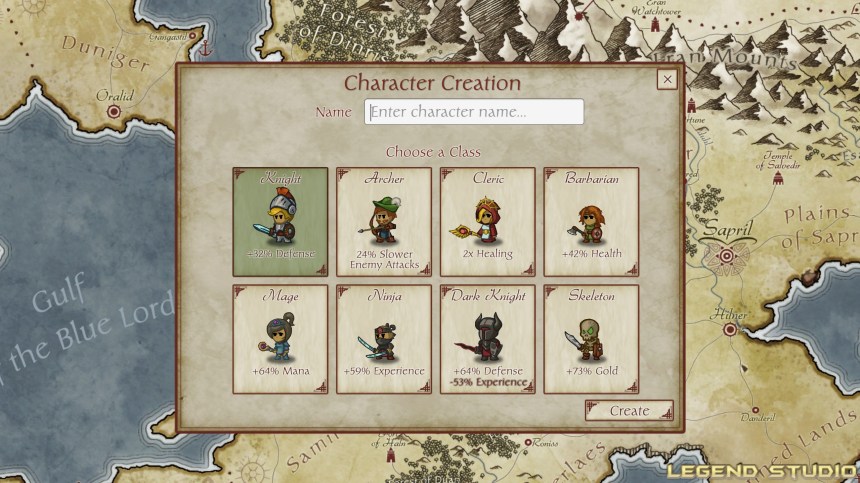Click the Create button
The image size is (860, 483).
629,411
